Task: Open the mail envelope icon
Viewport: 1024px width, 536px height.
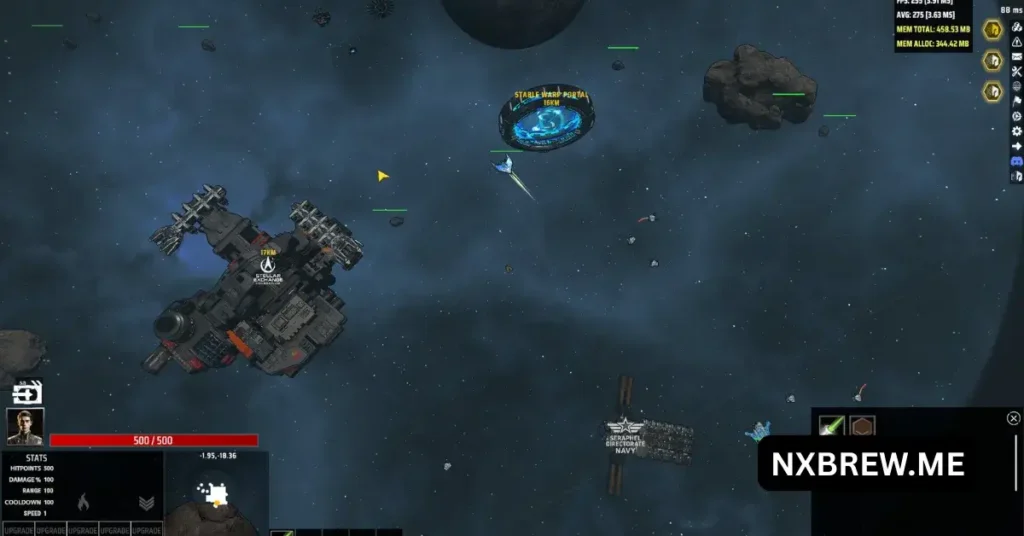Action: tap(1017, 56)
